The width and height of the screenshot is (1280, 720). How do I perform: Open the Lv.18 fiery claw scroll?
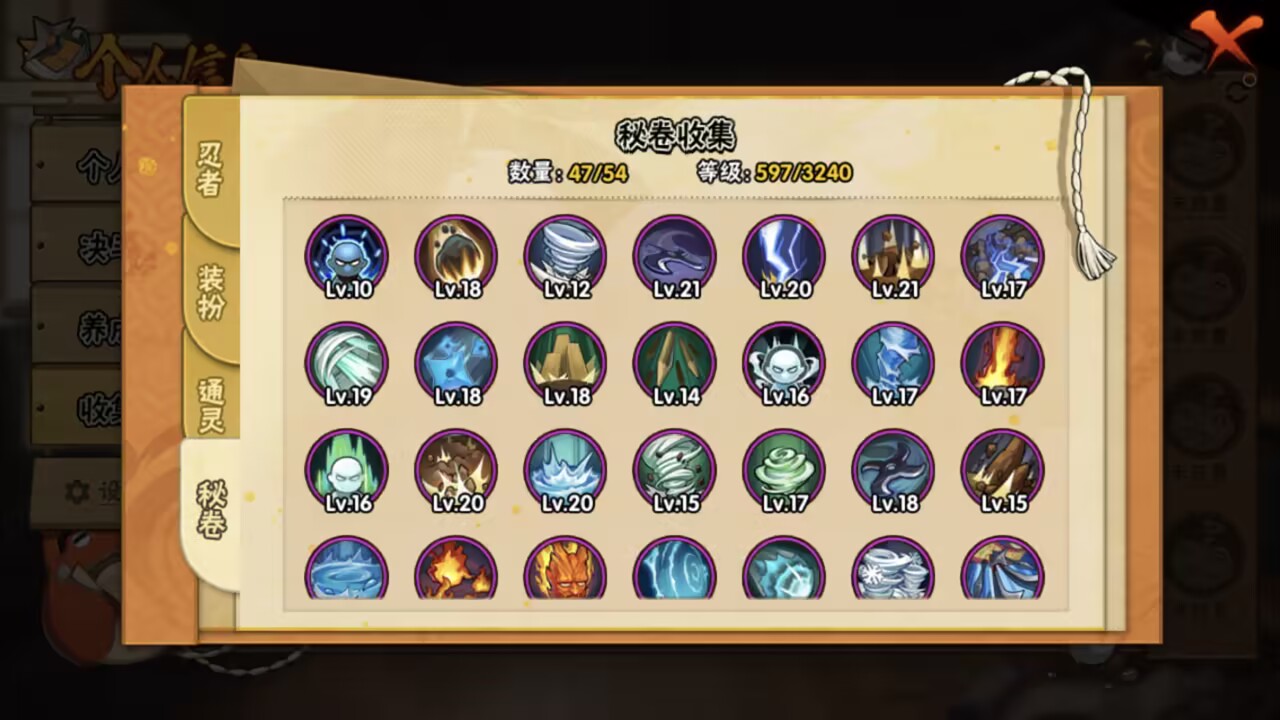click(455, 255)
